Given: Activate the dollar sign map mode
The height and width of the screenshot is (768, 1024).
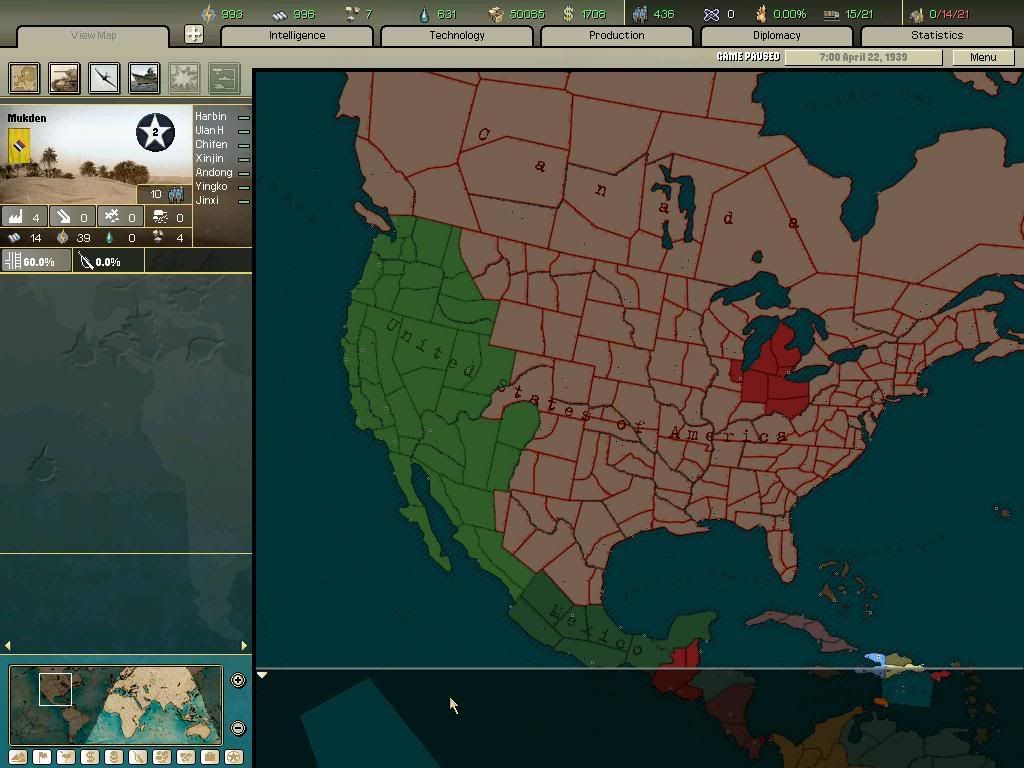Looking at the screenshot, I should [90, 757].
